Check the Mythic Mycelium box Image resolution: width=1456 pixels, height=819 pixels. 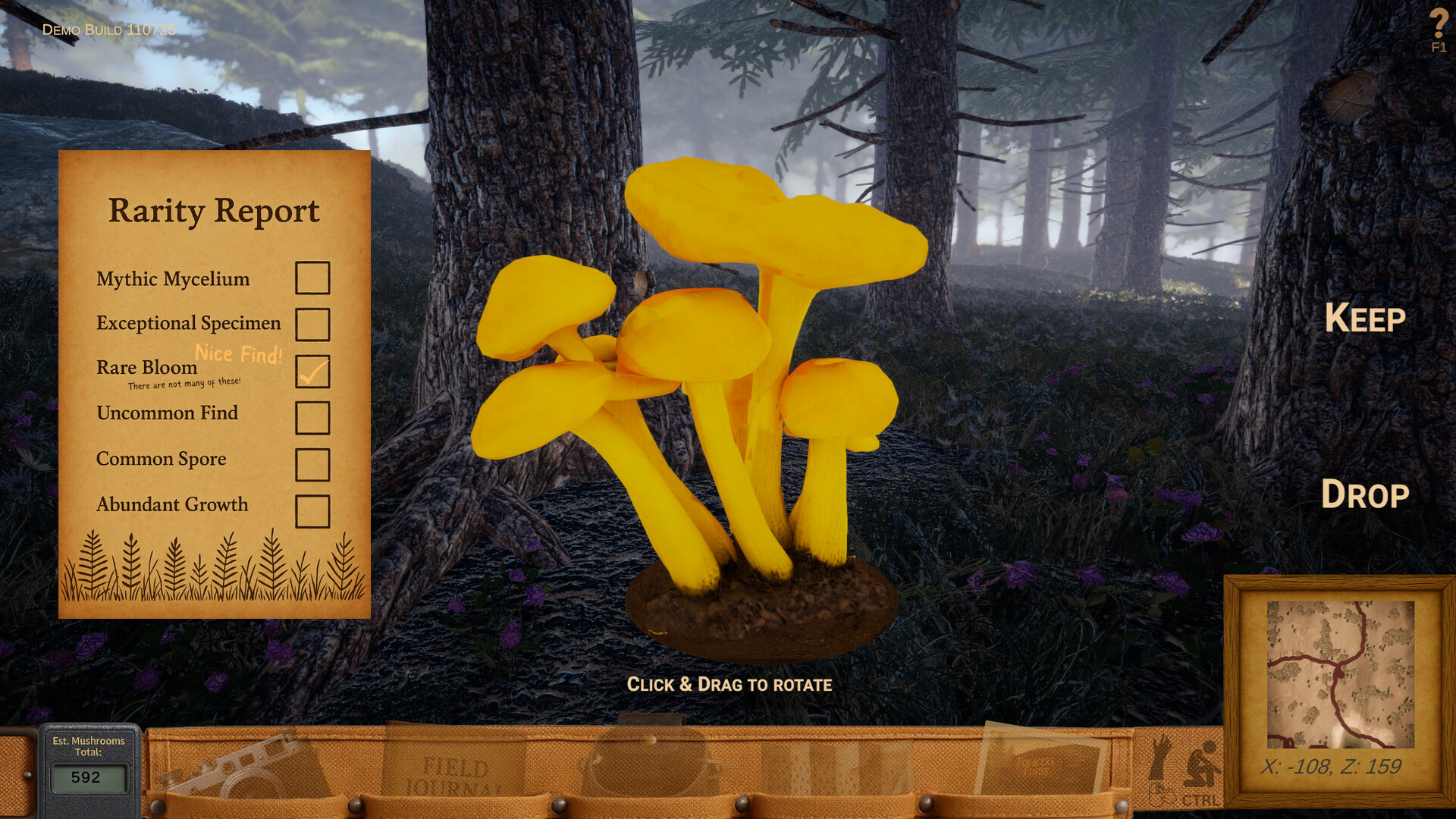pyautogui.click(x=312, y=279)
